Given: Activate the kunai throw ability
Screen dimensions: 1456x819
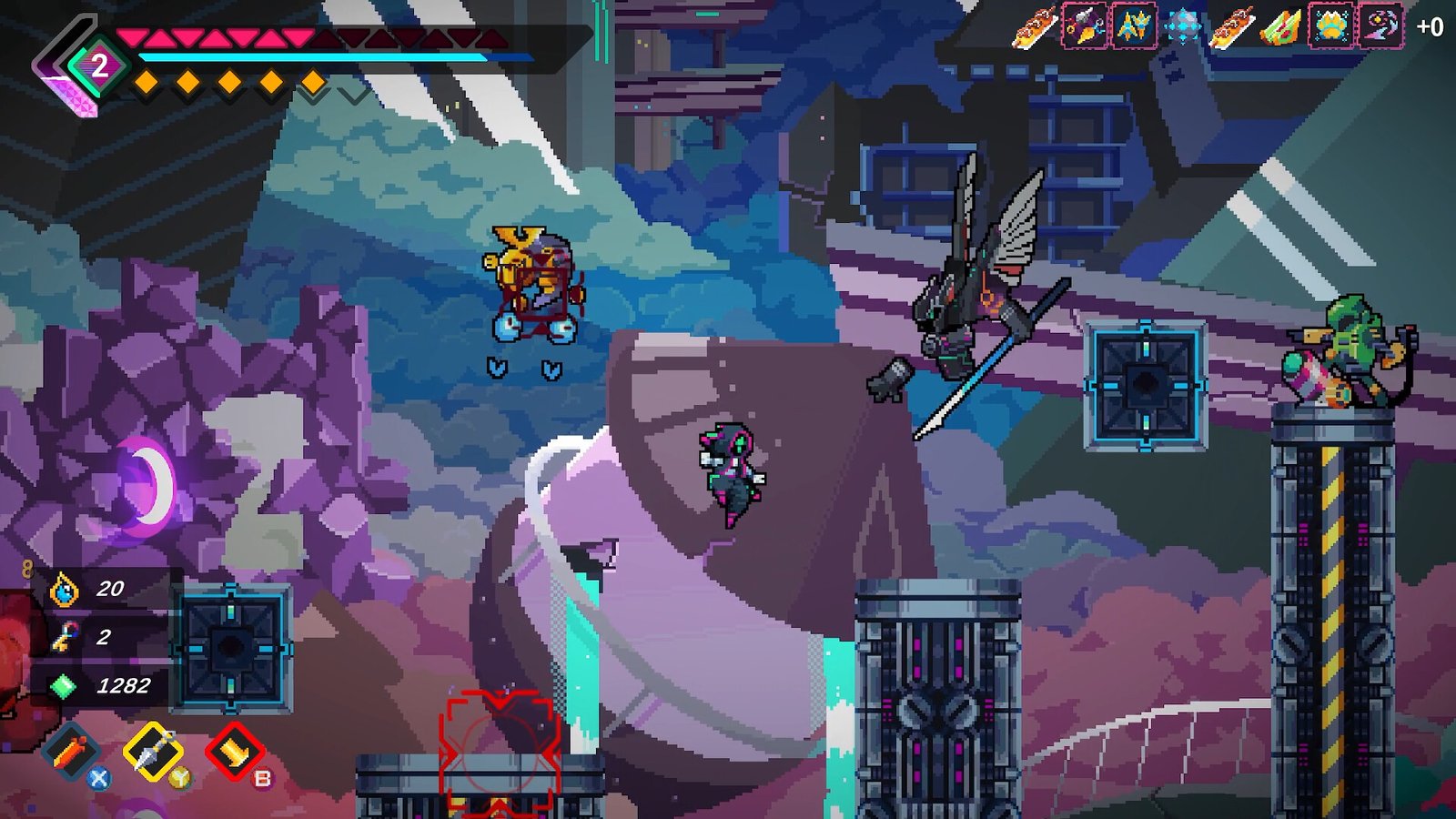Looking at the screenshot, I should pyautogui.click(x=153, y=751).
